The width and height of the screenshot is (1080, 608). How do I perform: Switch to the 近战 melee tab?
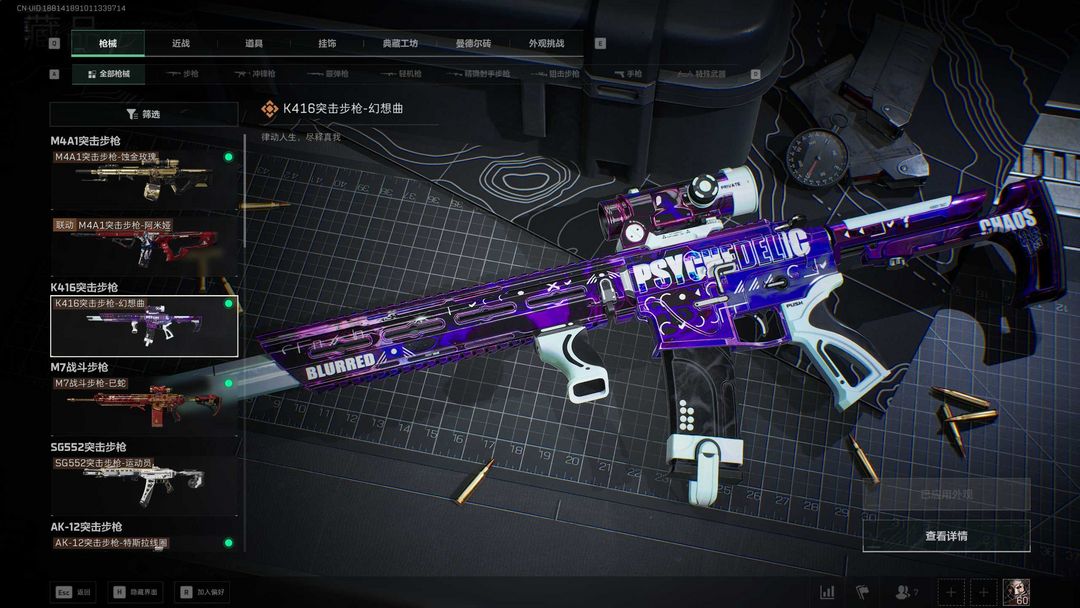pyautogui.click(x=180, y=44)
